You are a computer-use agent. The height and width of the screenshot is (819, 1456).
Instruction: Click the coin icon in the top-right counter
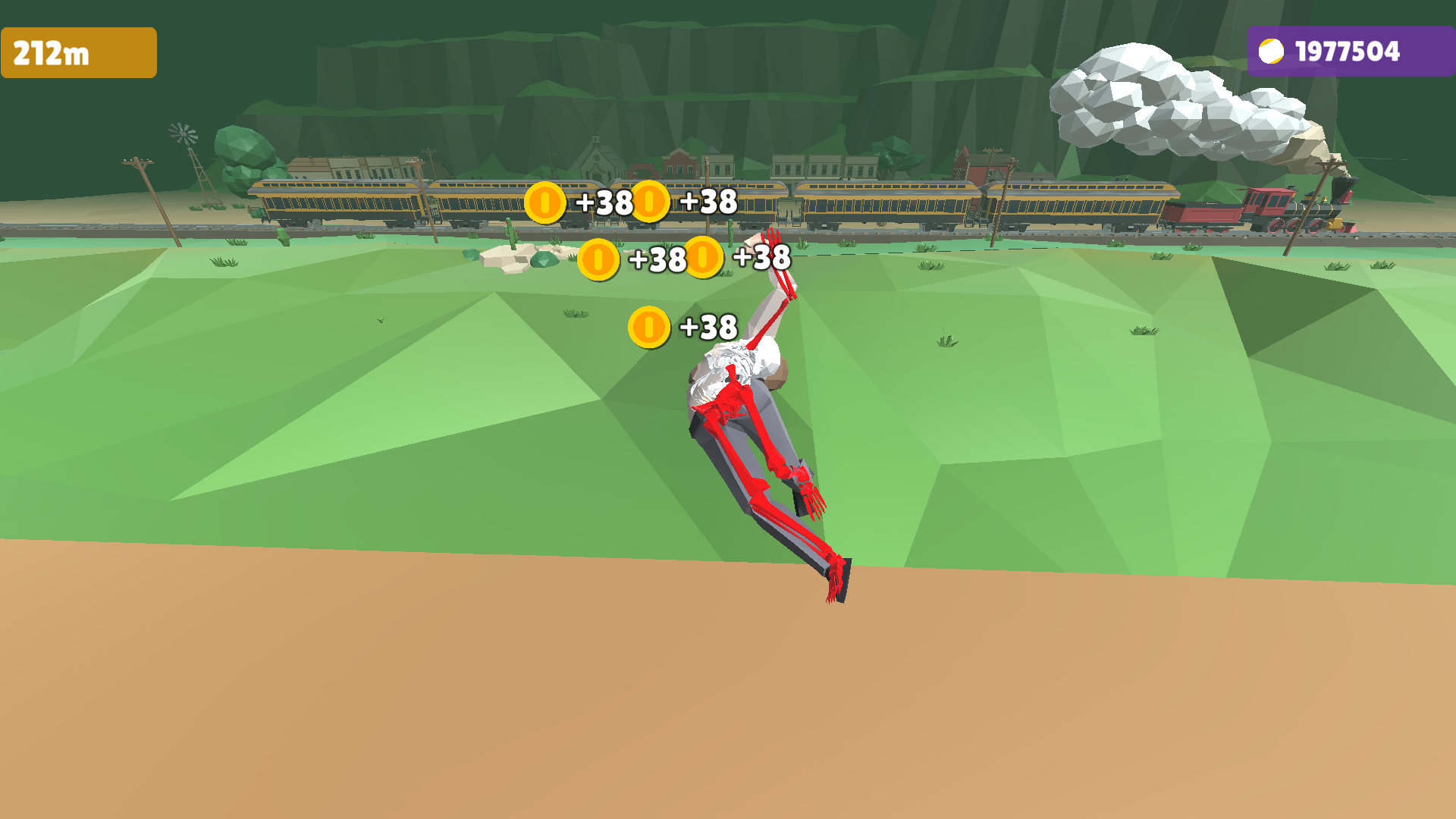1273,52
